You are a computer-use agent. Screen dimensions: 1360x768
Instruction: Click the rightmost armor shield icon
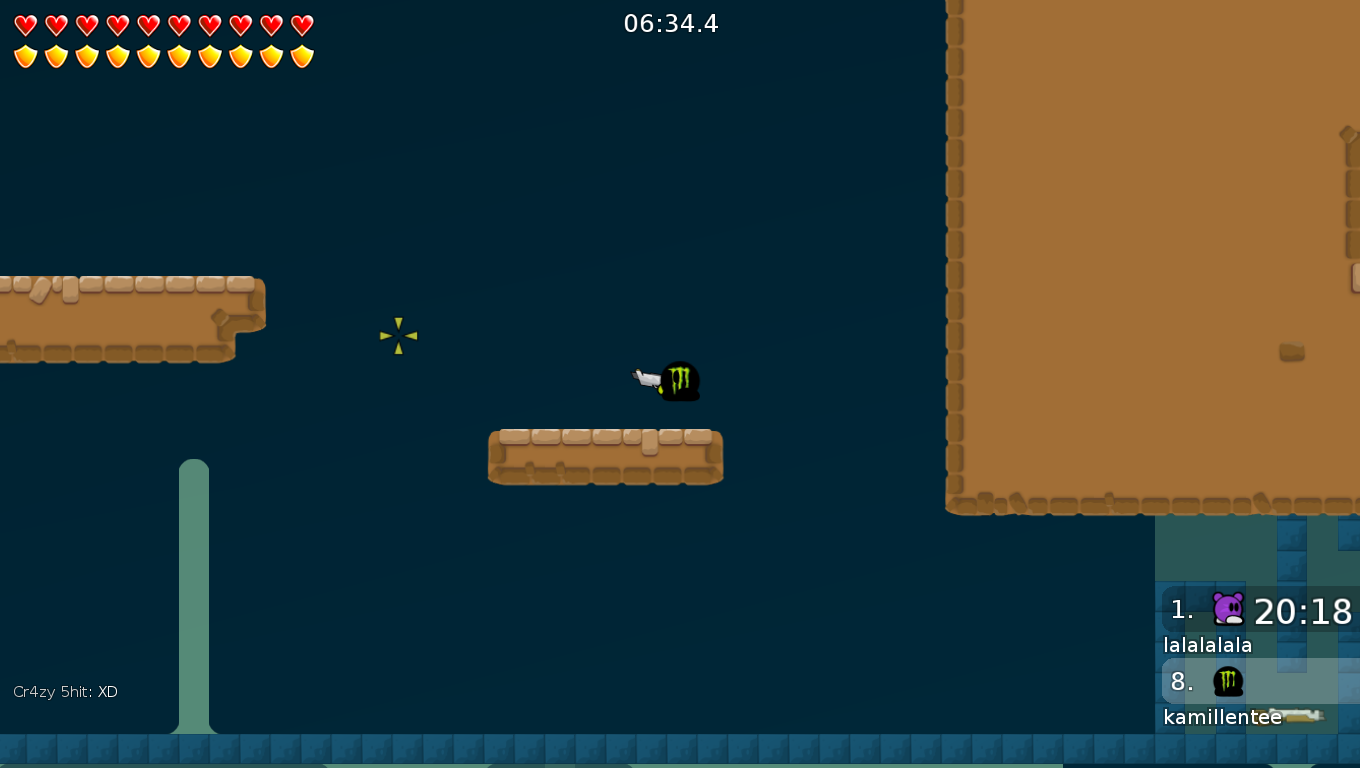[302, 57]
